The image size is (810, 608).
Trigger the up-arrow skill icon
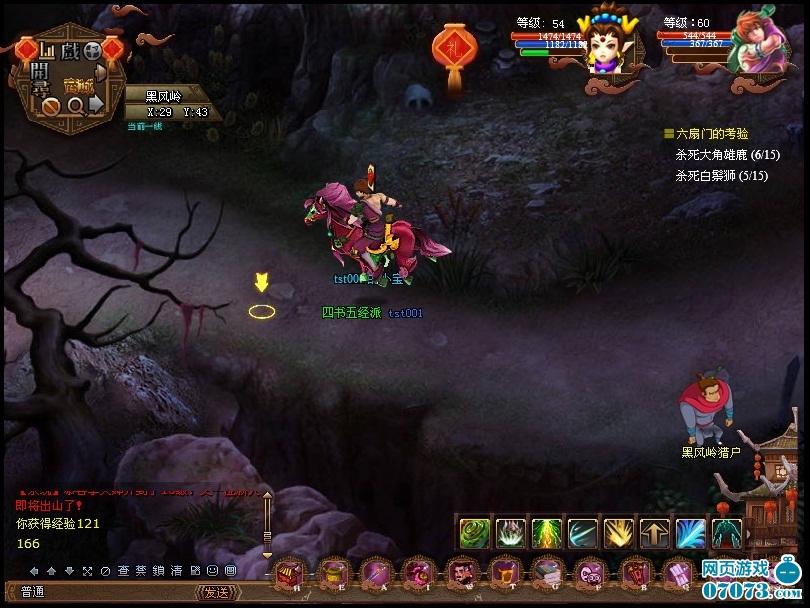tap(654, 533)
